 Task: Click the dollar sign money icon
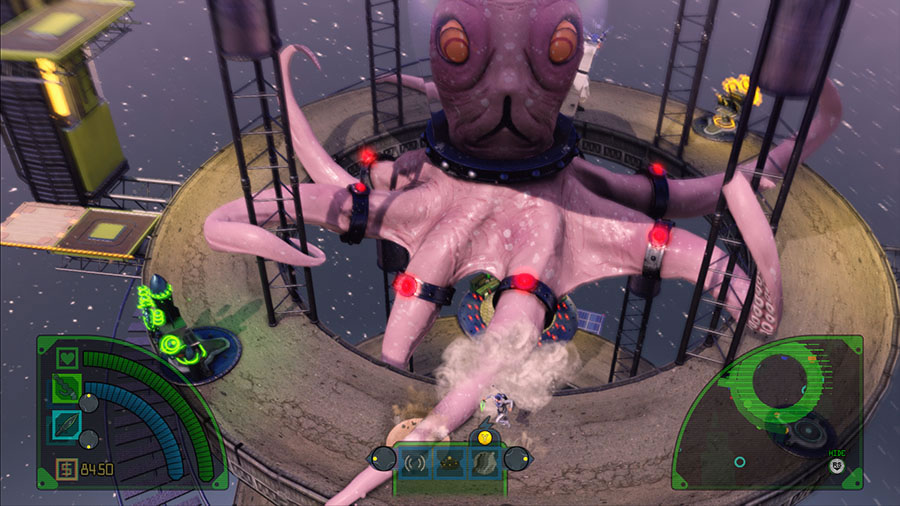66,468
